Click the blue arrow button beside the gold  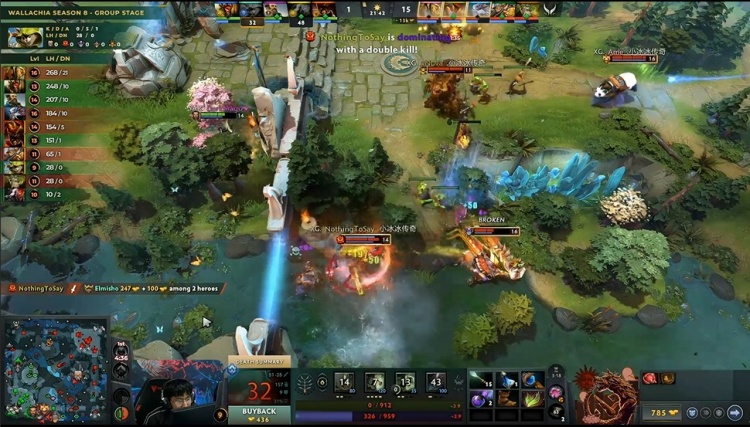[735, 412]
